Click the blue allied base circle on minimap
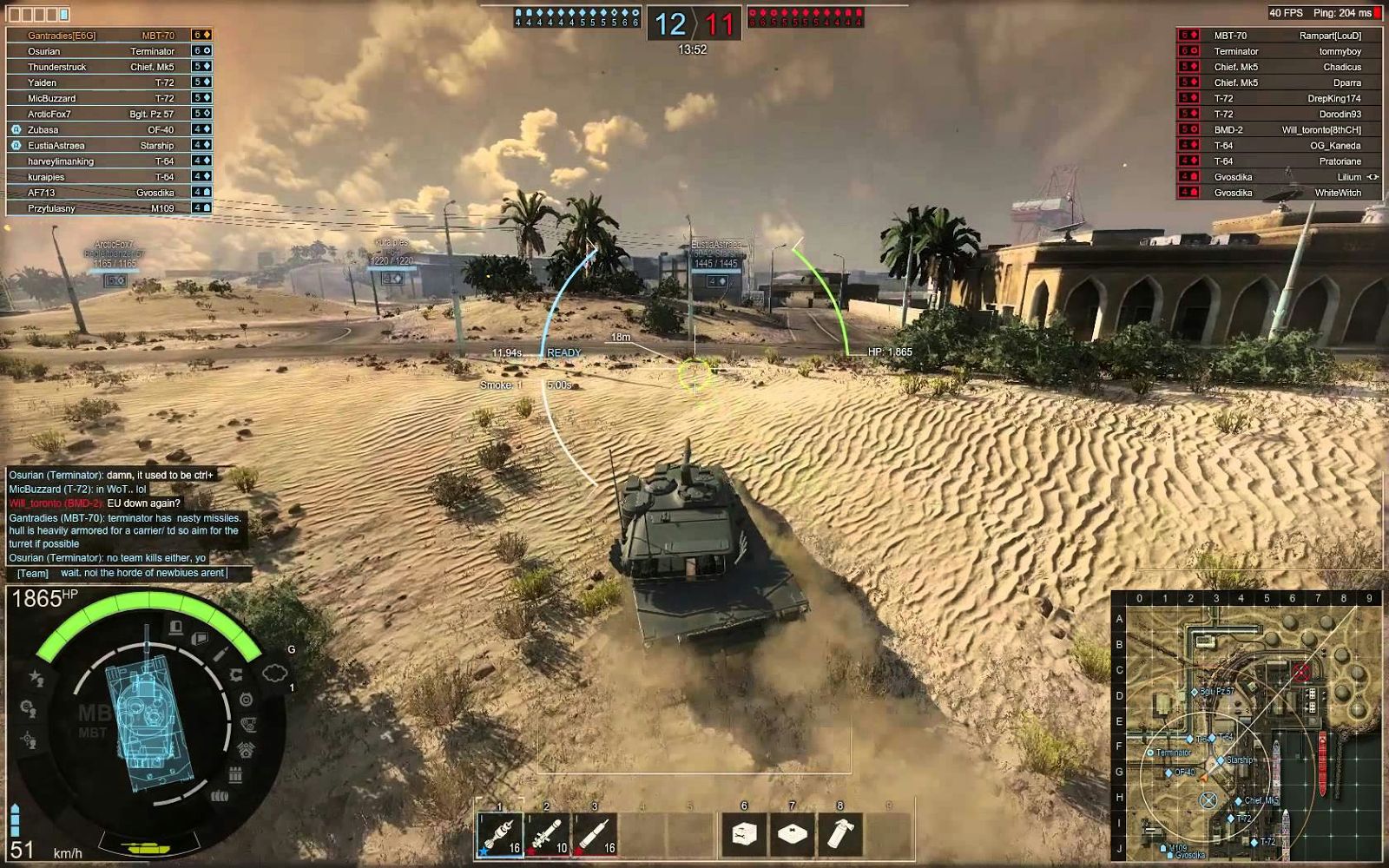Viewport: 1389px width, 868px height. click(x=1208, y=799)
